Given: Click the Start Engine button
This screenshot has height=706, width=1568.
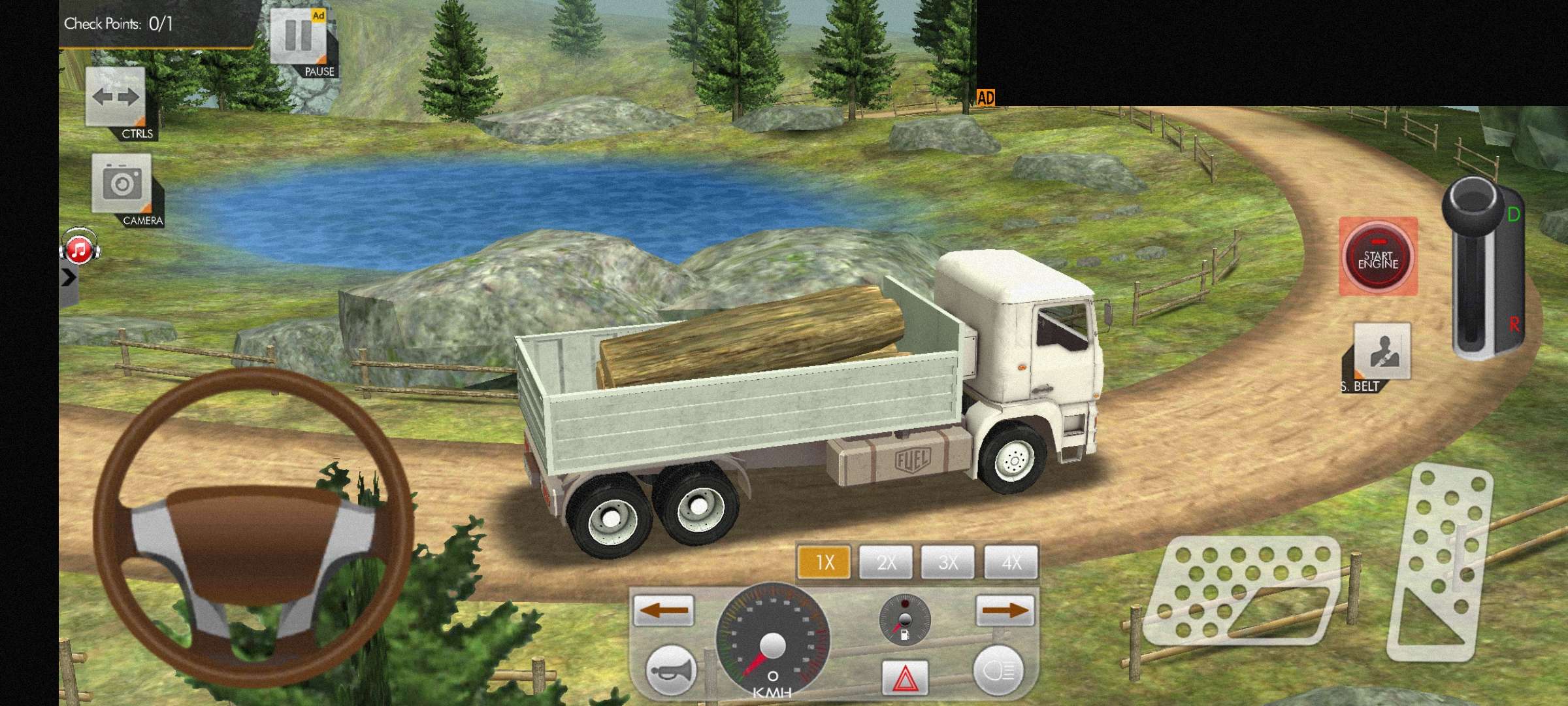Looking at the screenshot, I should [x=1378, y=258].
